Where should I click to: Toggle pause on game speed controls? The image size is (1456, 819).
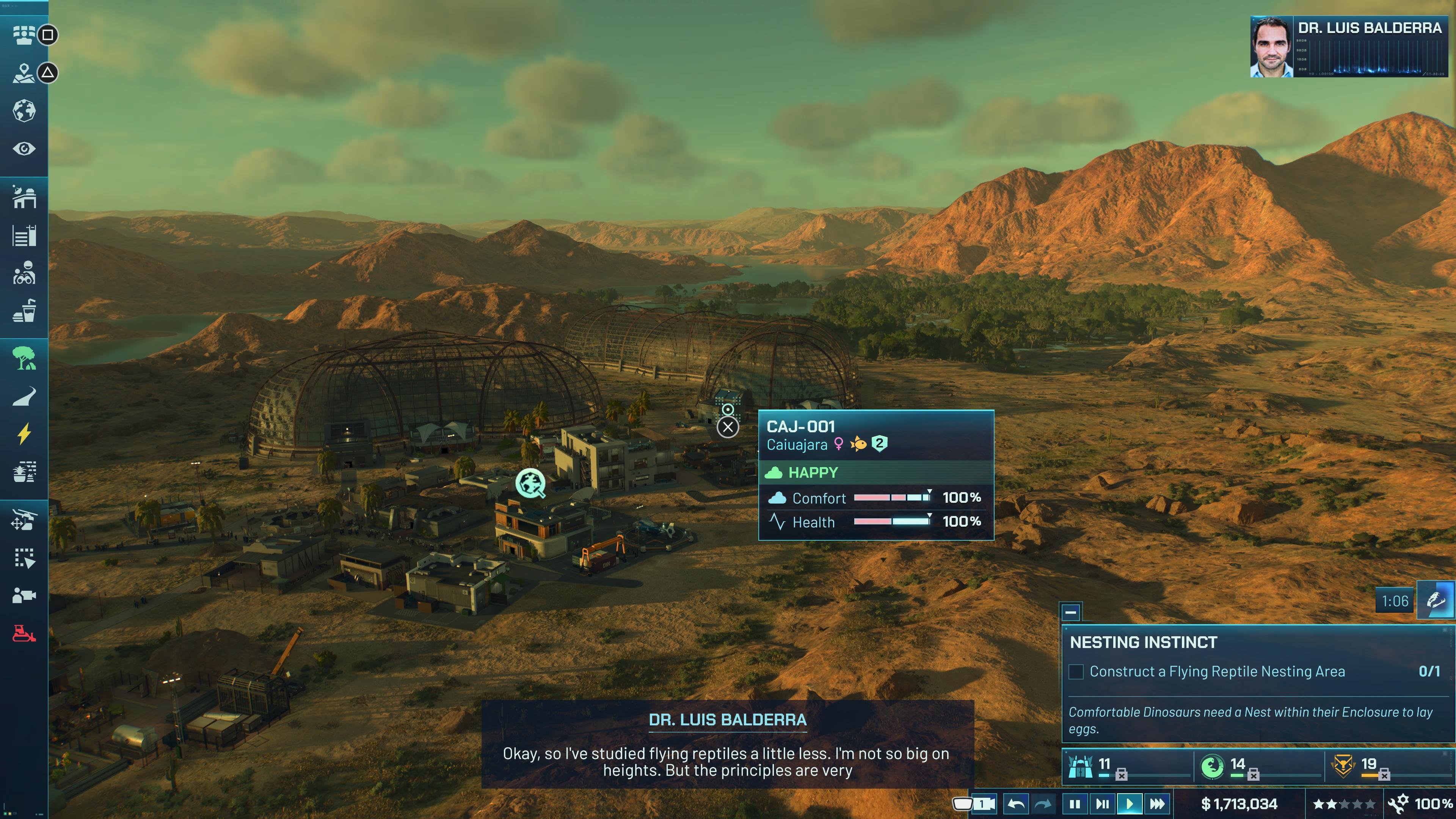point(1076,803)
